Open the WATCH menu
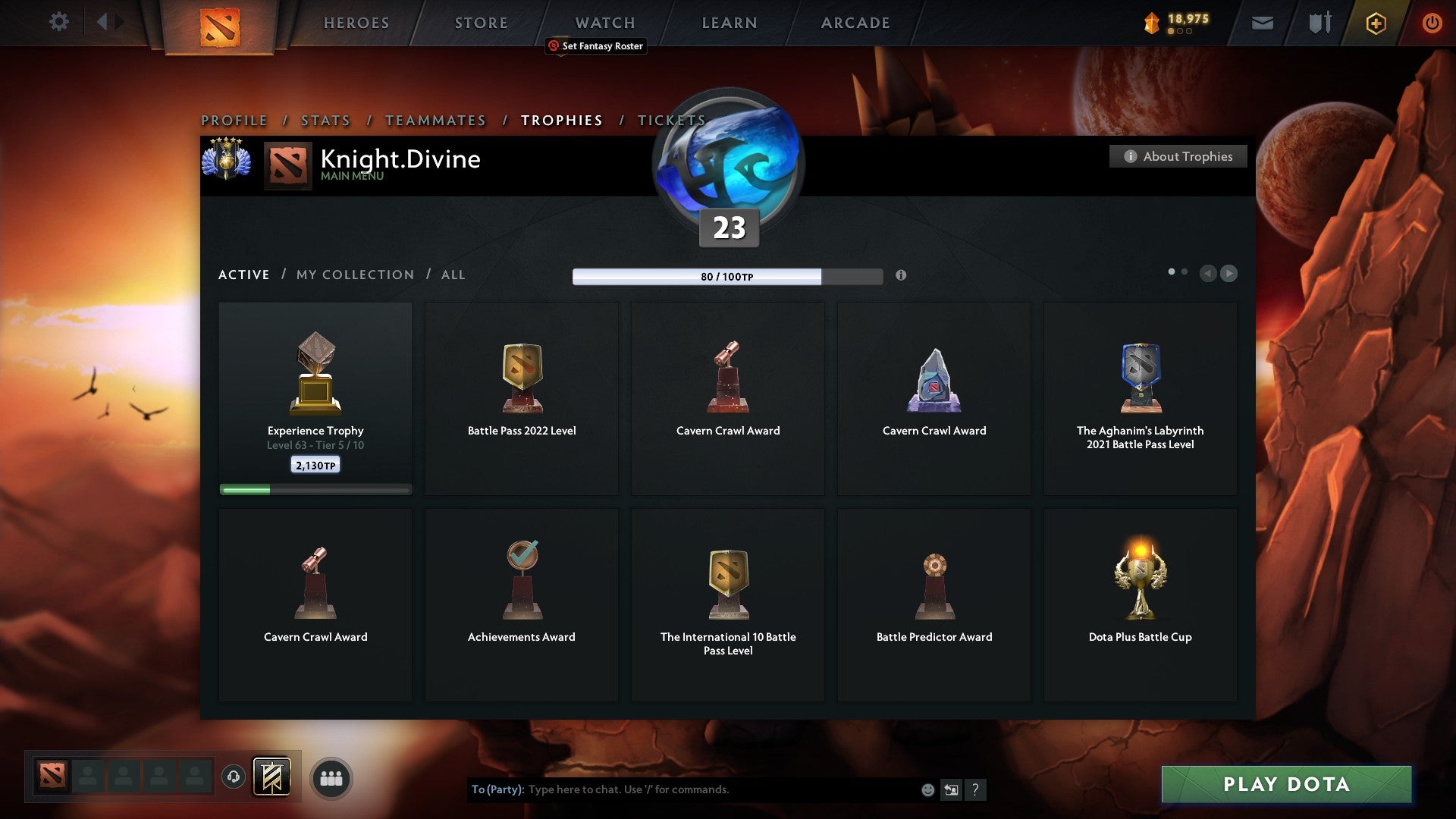1456x819 pixels. click(604, 23)
